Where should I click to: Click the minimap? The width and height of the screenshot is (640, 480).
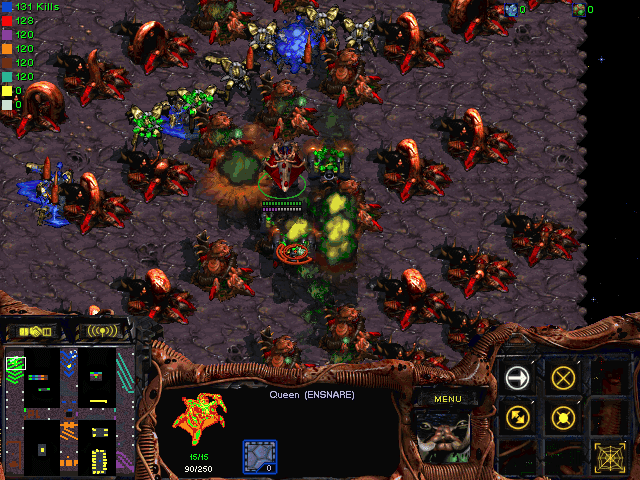coord(69,410)
